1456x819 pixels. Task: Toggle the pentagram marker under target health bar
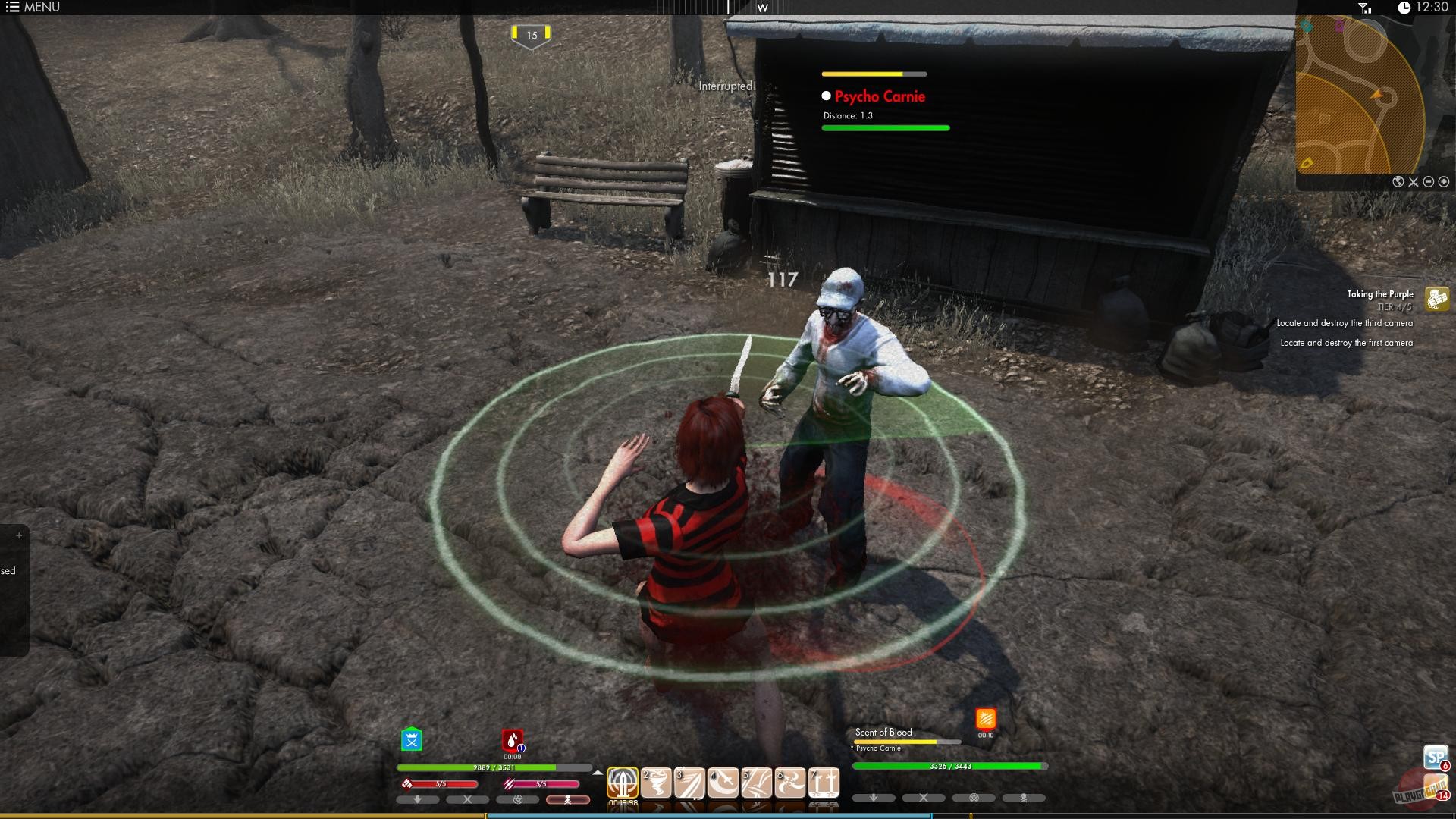coord(974,798)
